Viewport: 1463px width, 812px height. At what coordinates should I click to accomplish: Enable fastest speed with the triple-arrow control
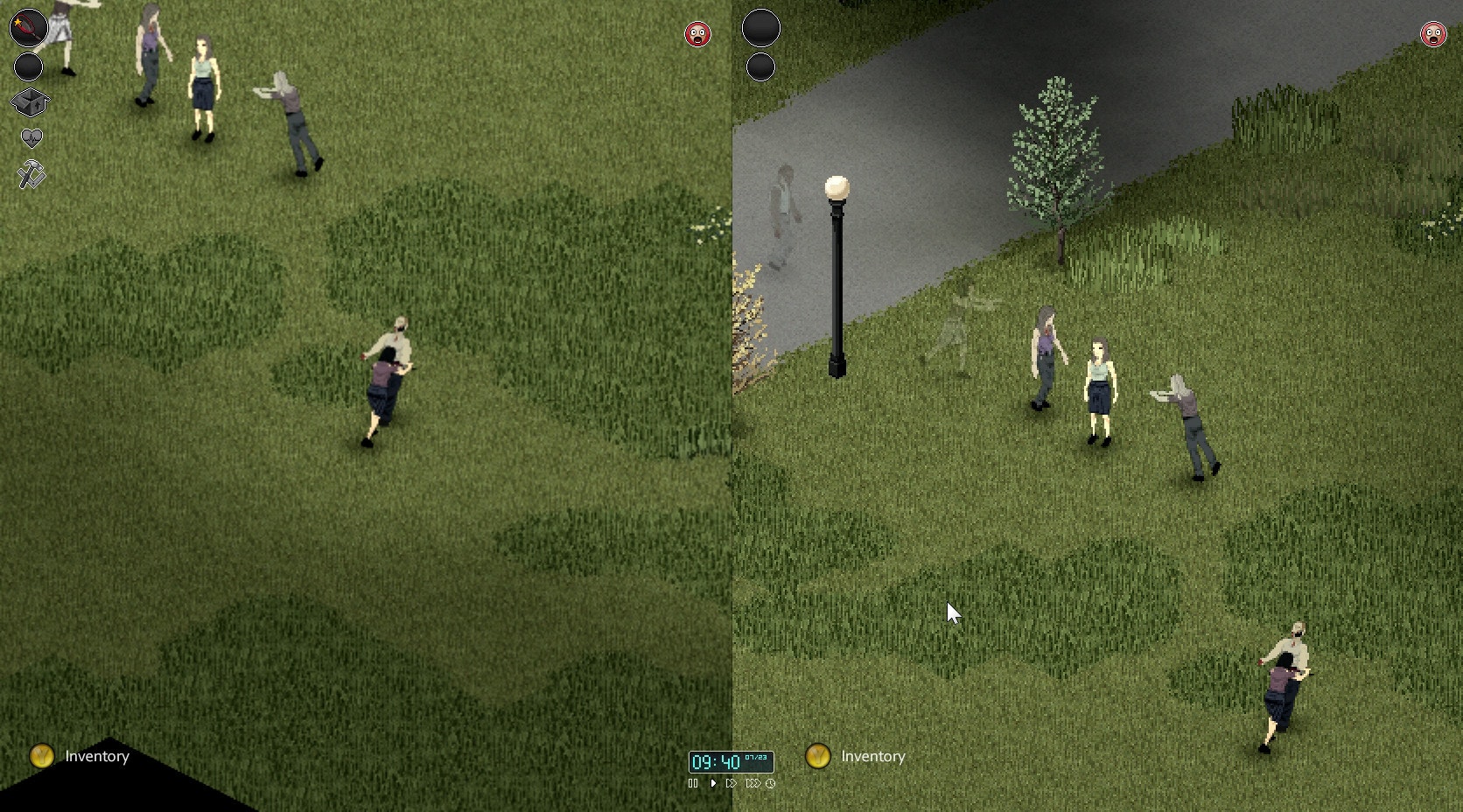[753, 784]
